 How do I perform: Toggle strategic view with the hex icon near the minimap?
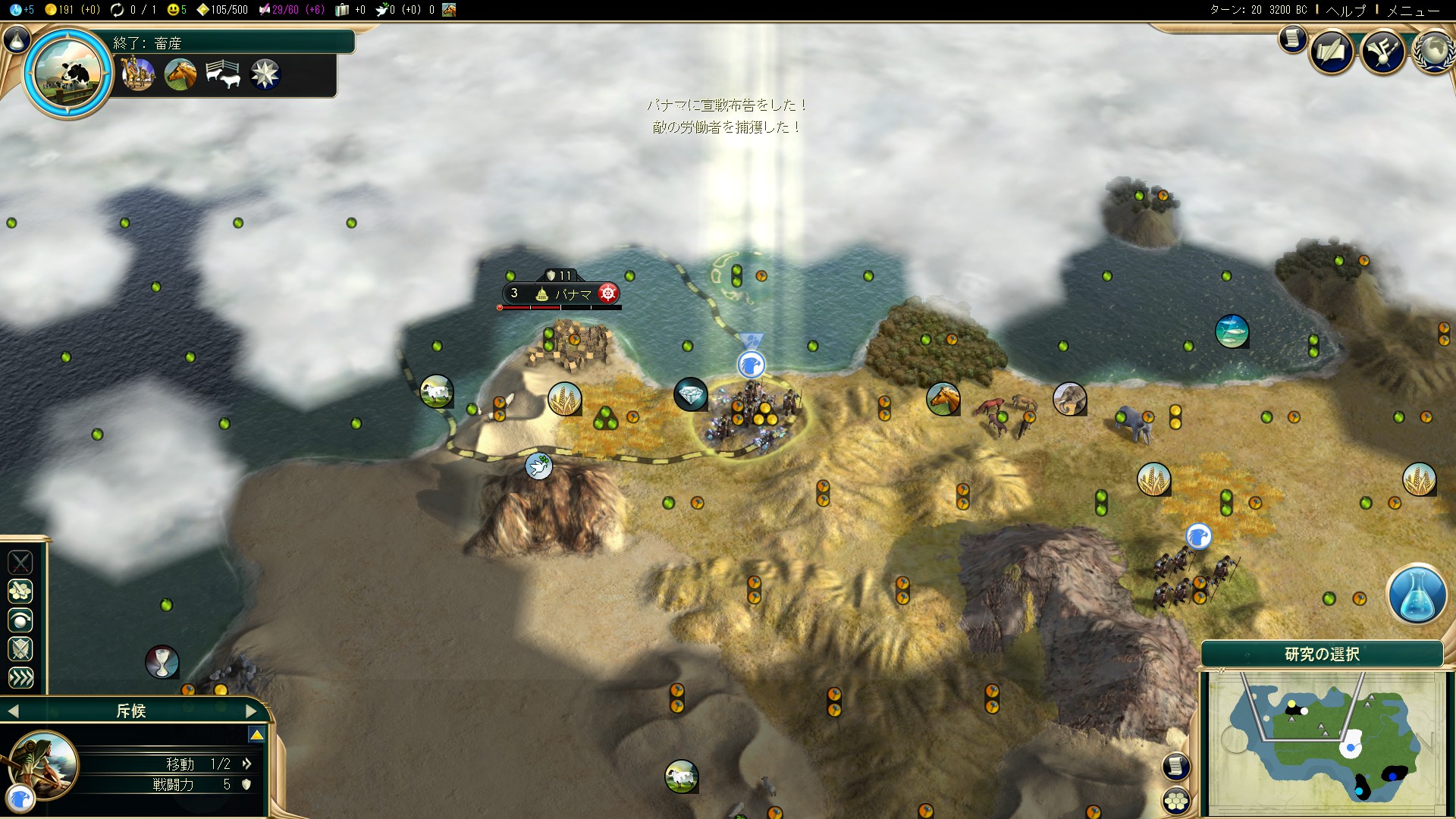point(1177,799)
